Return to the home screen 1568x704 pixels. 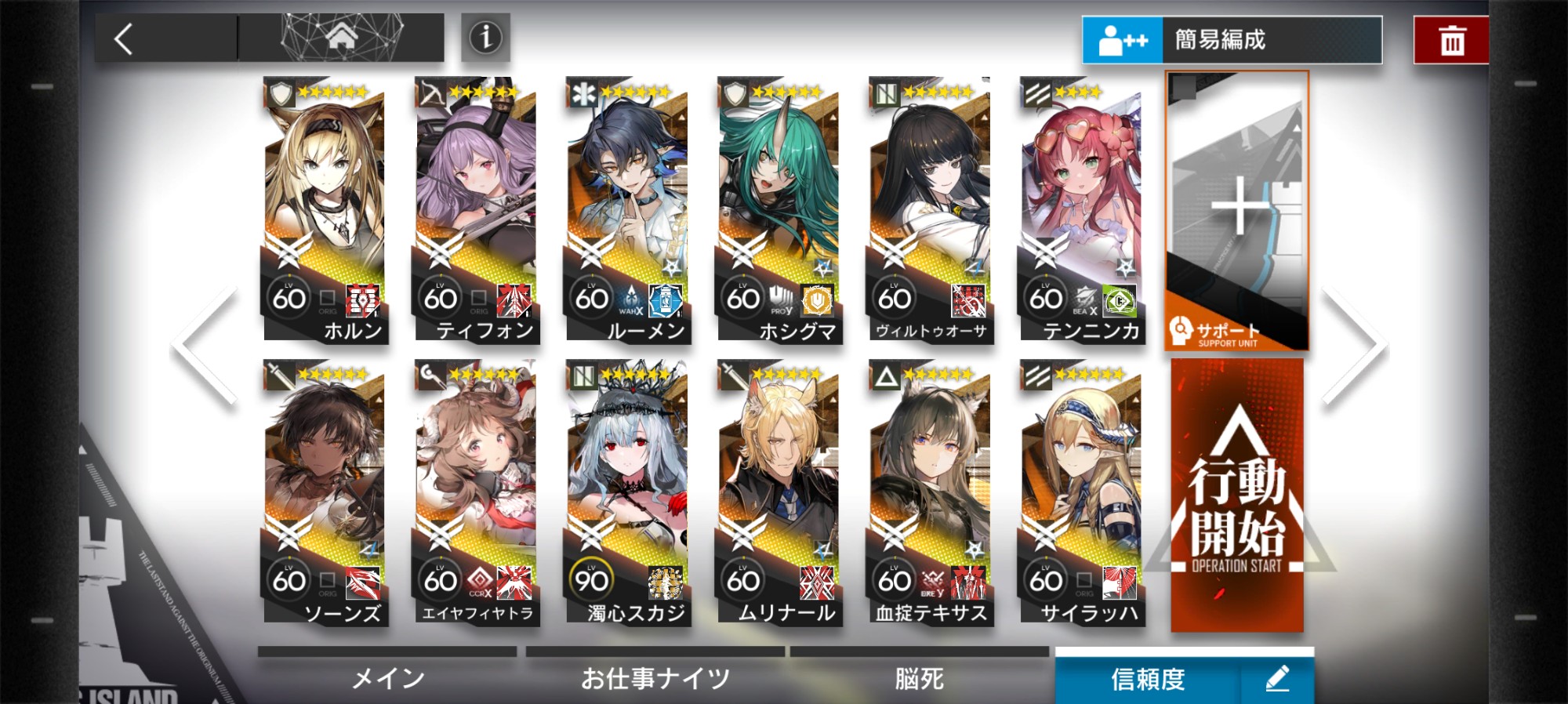(342, 37)
